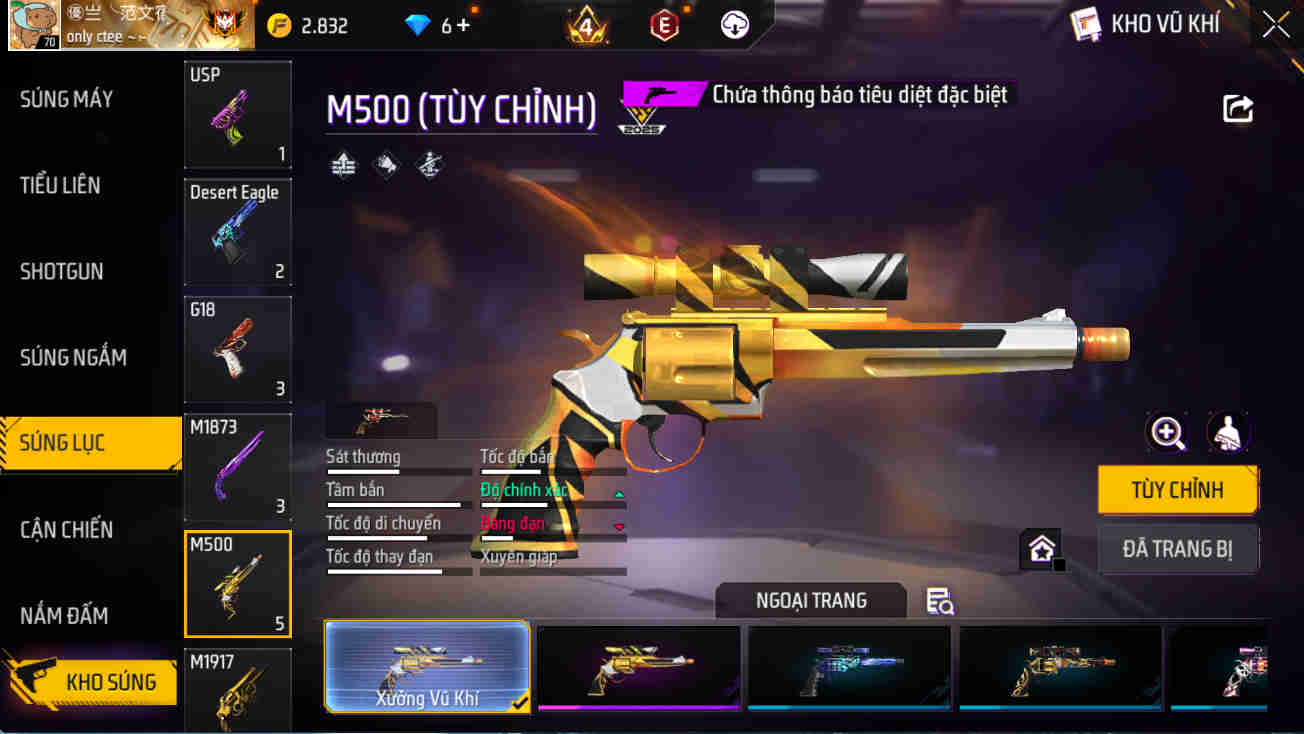
Task: Select the M500 item in the weapon list
Action: tap(237, 583)
